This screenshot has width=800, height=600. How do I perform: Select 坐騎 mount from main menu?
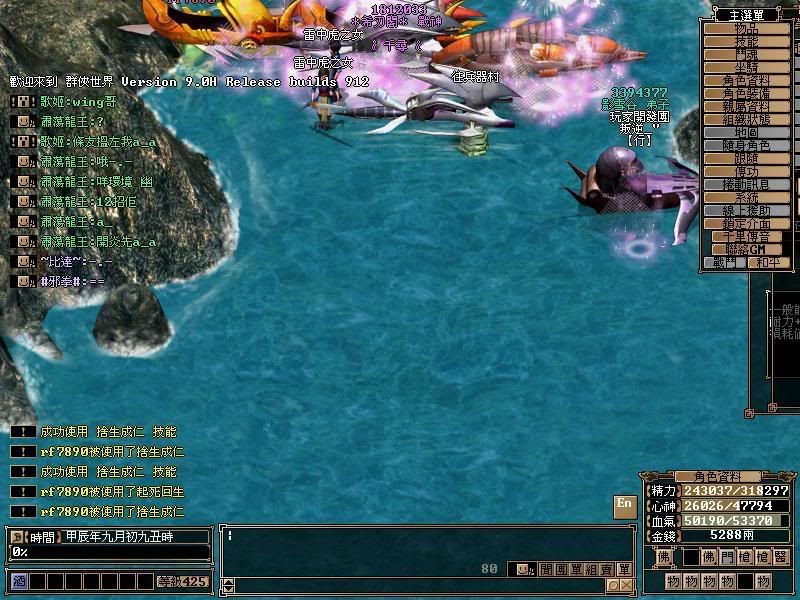(x=746, y=68)
